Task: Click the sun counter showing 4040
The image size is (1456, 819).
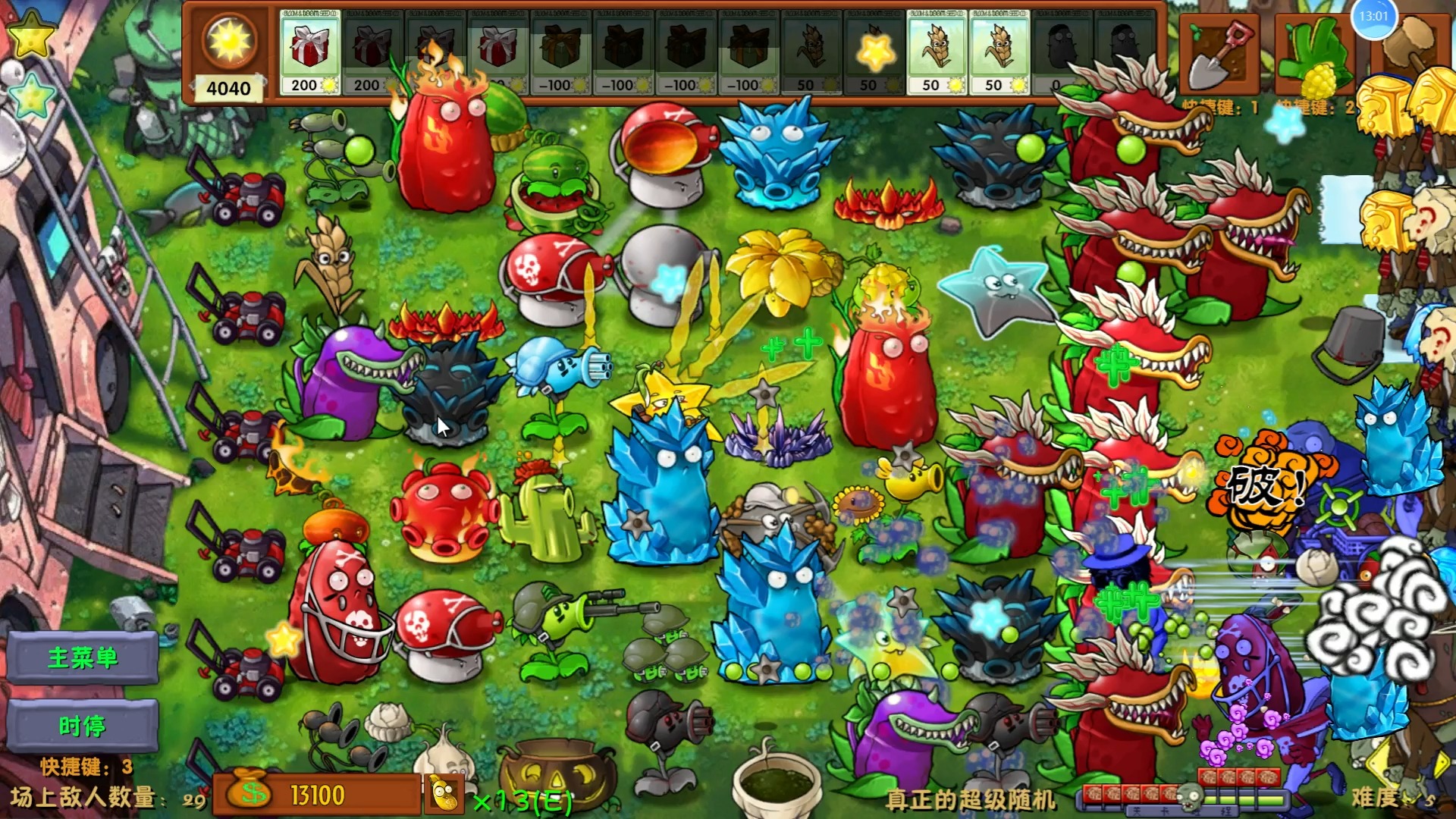Action: click(x=227, y=61)
